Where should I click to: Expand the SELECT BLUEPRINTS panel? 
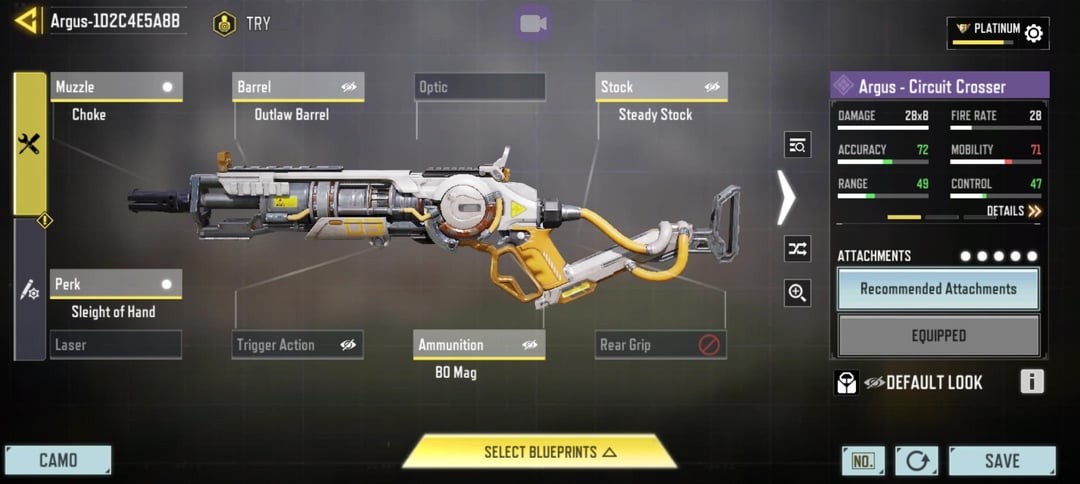[540, 452]
